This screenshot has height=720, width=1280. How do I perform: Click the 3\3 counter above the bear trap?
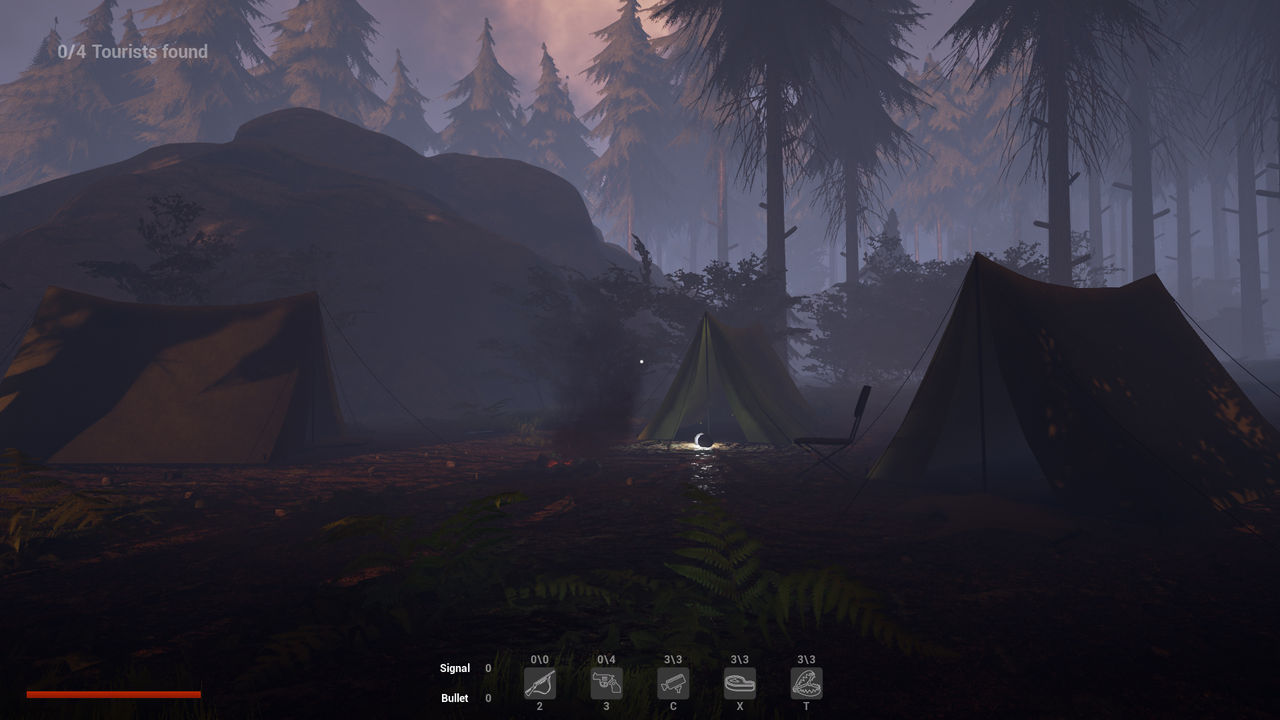tap(806, 660)
